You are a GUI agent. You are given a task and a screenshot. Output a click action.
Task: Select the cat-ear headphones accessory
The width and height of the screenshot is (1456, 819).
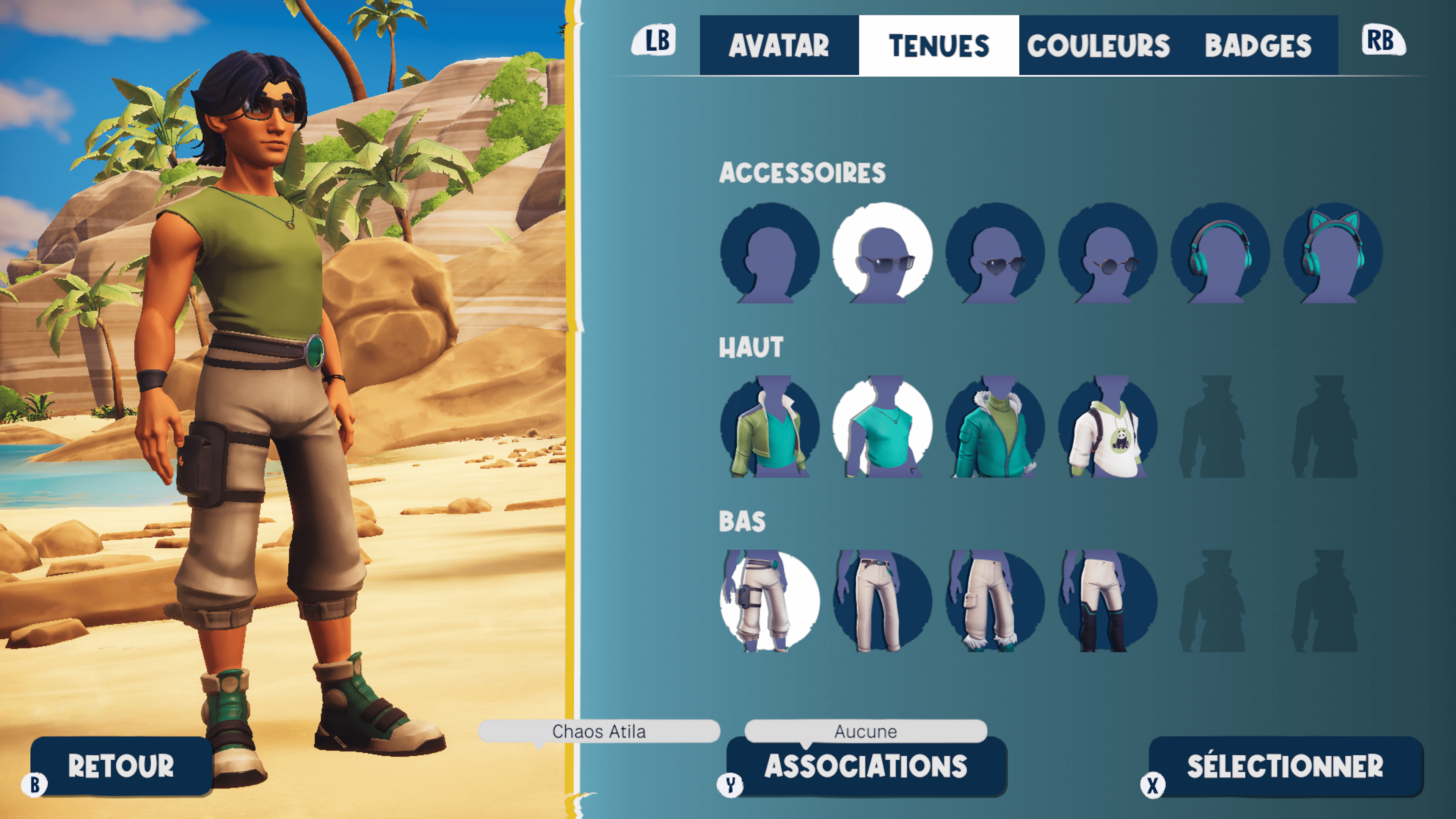(1333, 253)
